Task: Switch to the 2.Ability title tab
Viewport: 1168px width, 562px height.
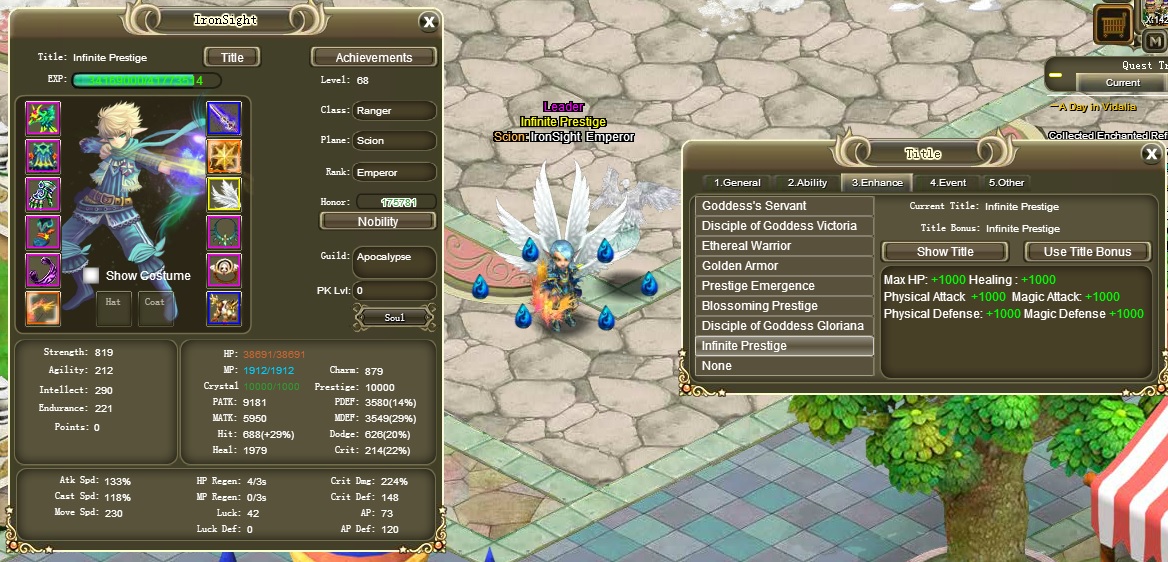Action: pyautogui.click(x=807, y=182)
